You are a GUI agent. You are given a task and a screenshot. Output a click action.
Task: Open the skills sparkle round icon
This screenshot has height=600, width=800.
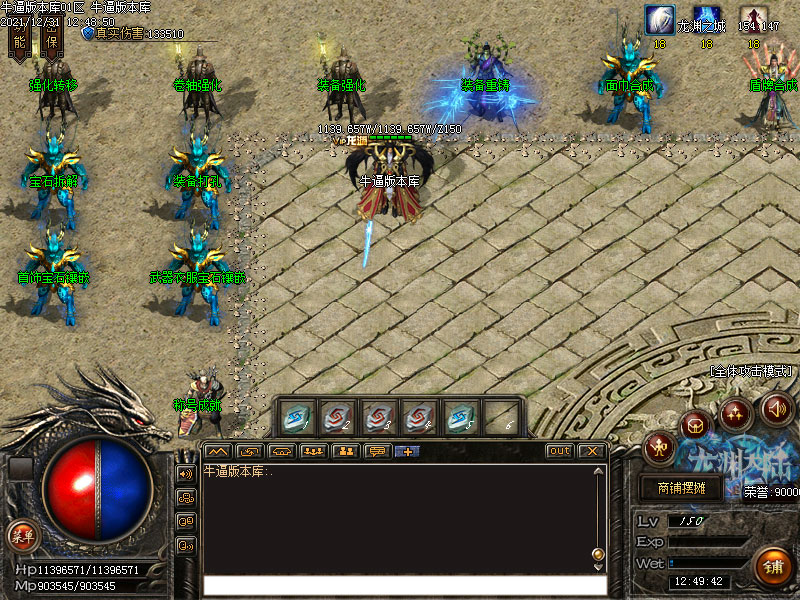[x=736, y=410]
